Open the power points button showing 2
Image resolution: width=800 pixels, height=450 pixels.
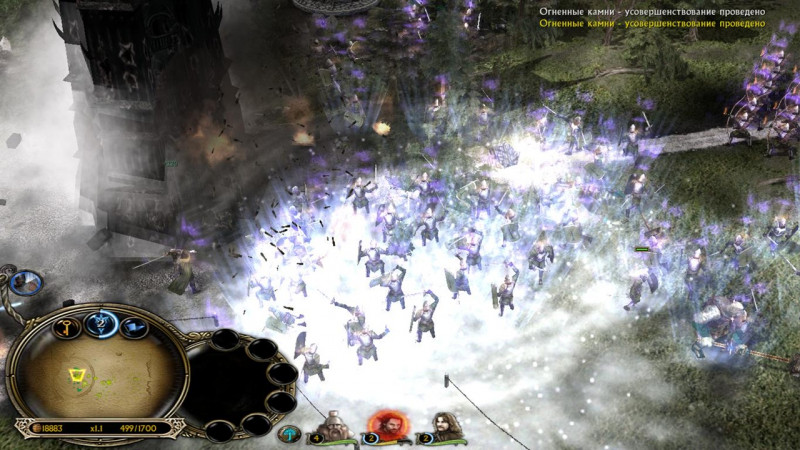tap(102, 320)
